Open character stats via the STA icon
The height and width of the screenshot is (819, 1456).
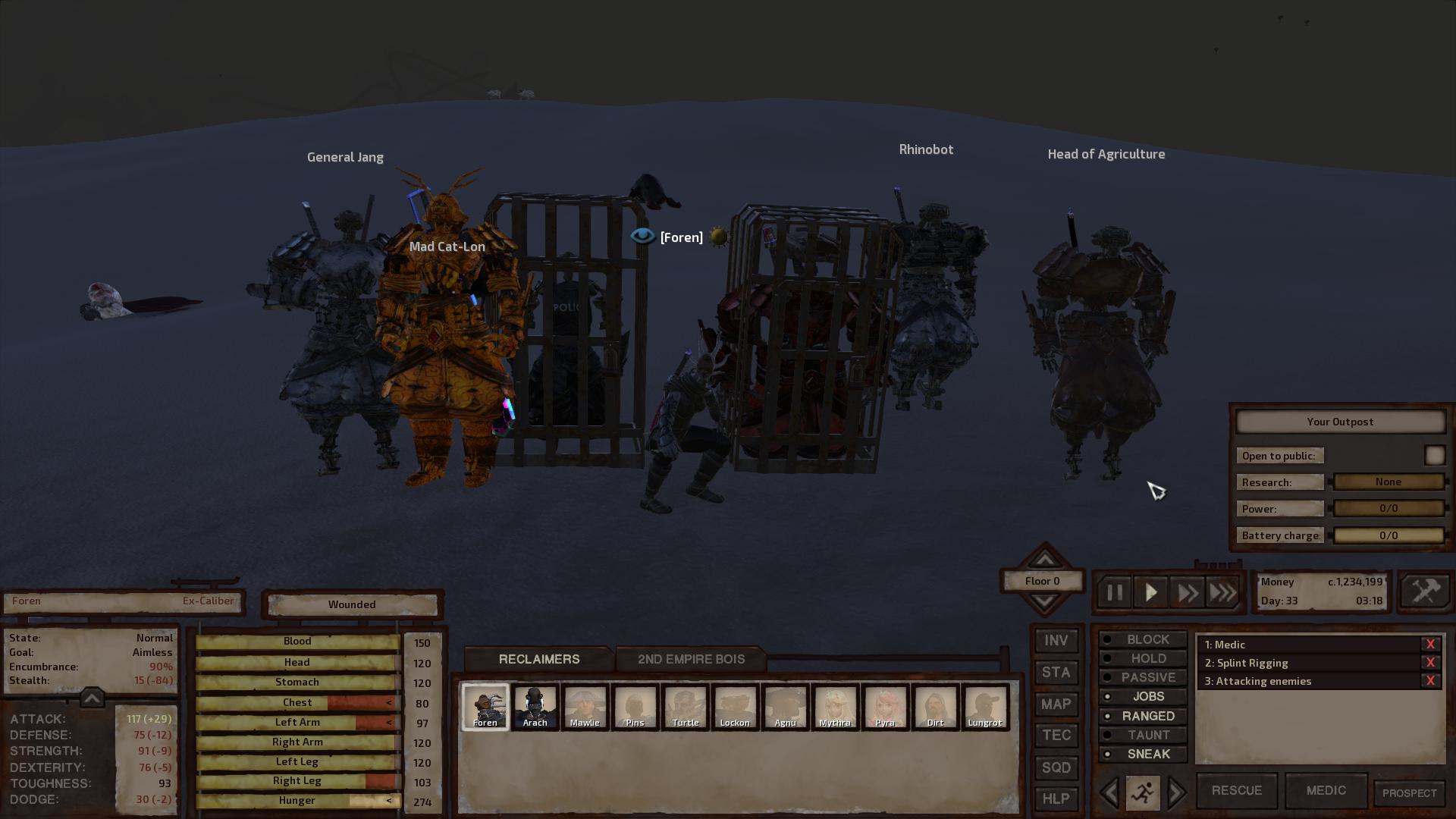1056,672
